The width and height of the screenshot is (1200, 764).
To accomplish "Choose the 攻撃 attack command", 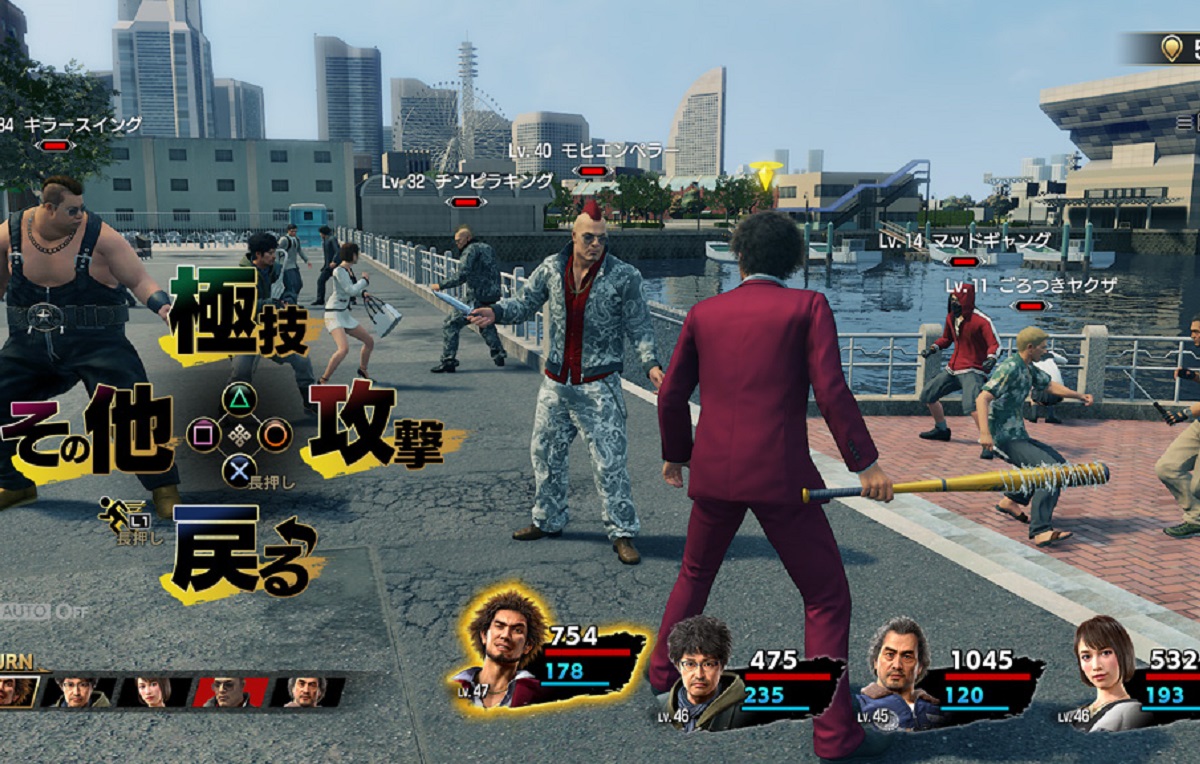I will click(375, 425).
